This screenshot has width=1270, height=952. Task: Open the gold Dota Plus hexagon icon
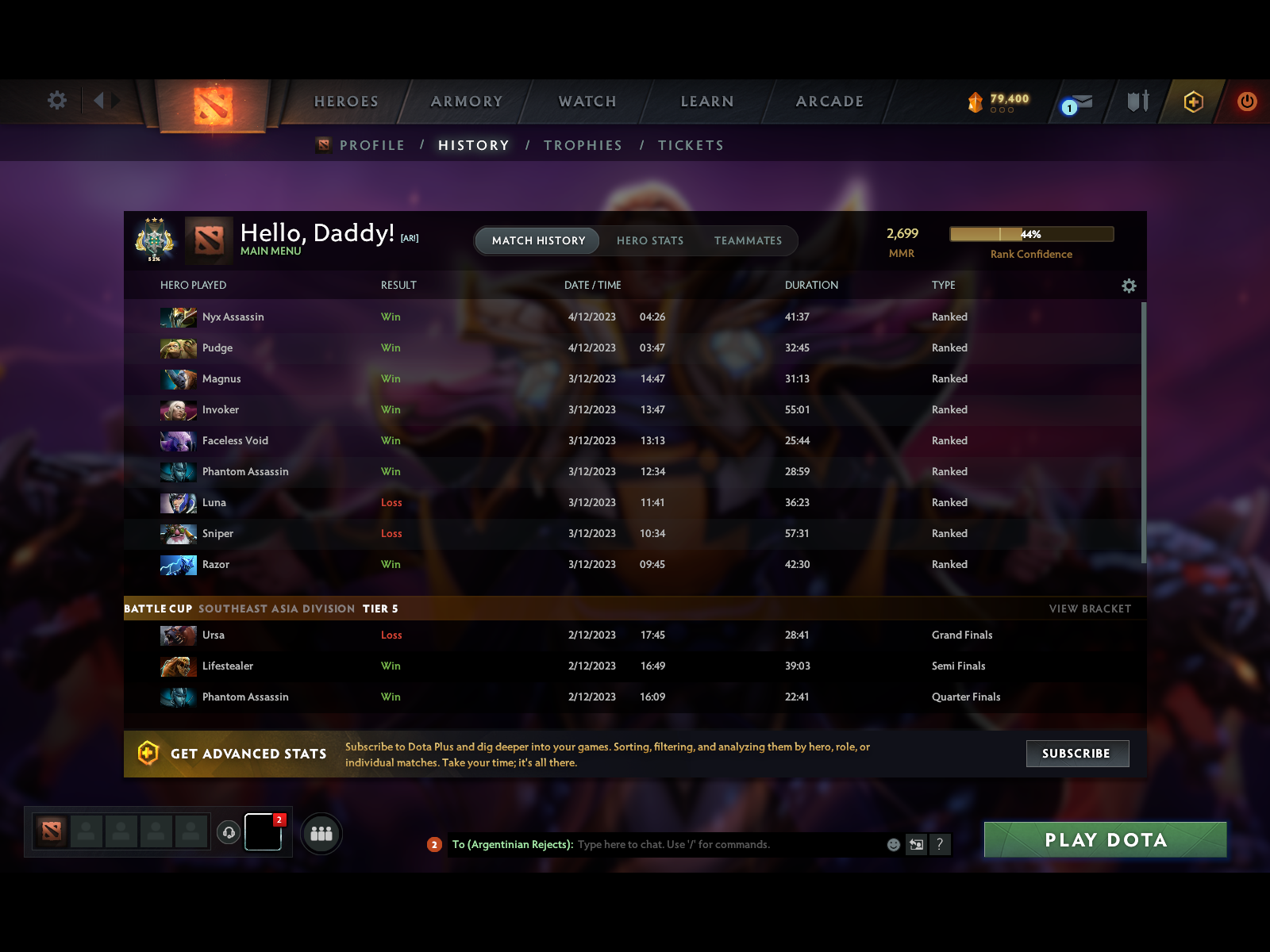coord(1194,102)
